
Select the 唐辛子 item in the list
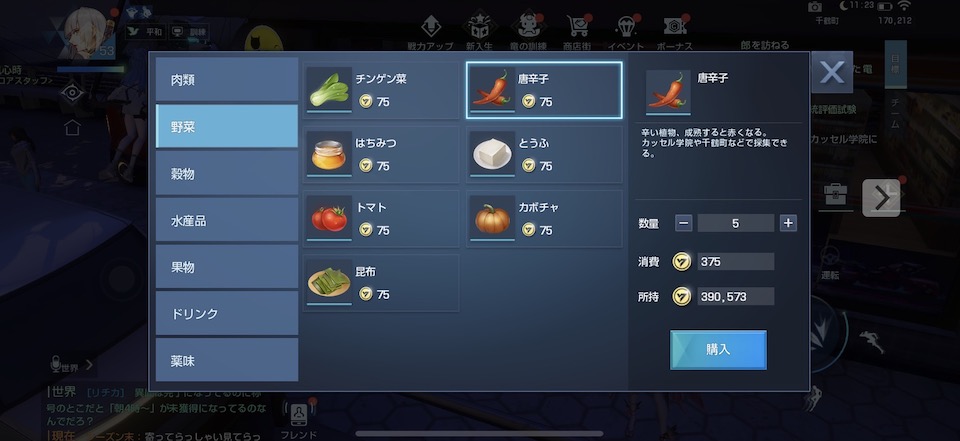tap(544, 90)
